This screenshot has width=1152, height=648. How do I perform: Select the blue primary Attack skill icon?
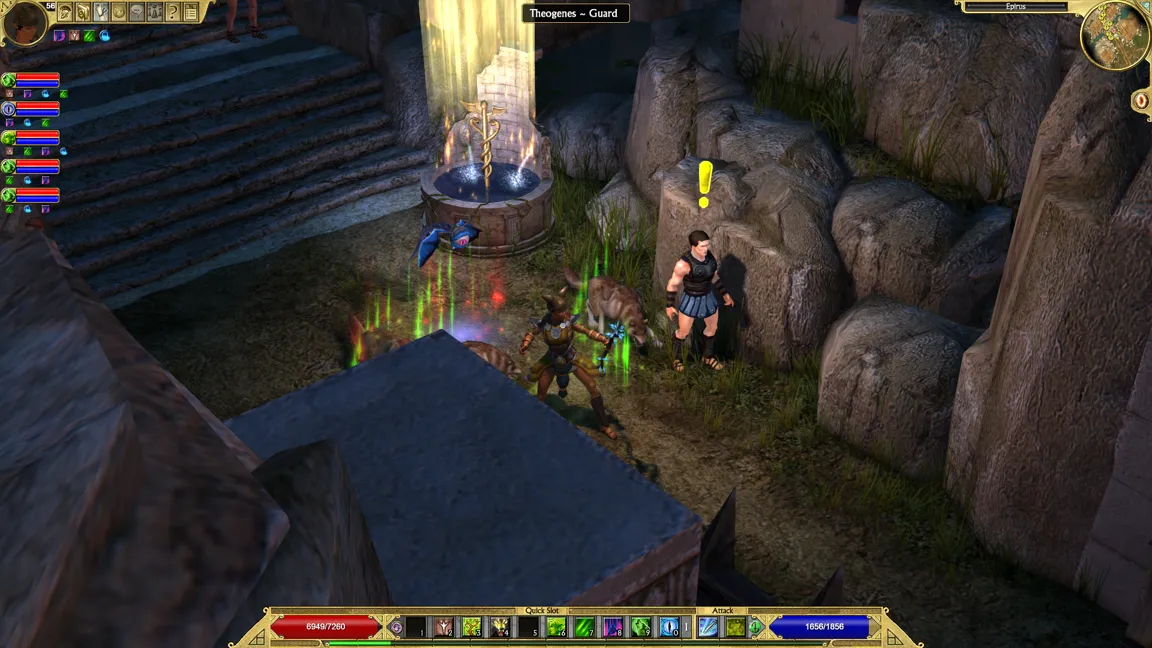[708, 627]
